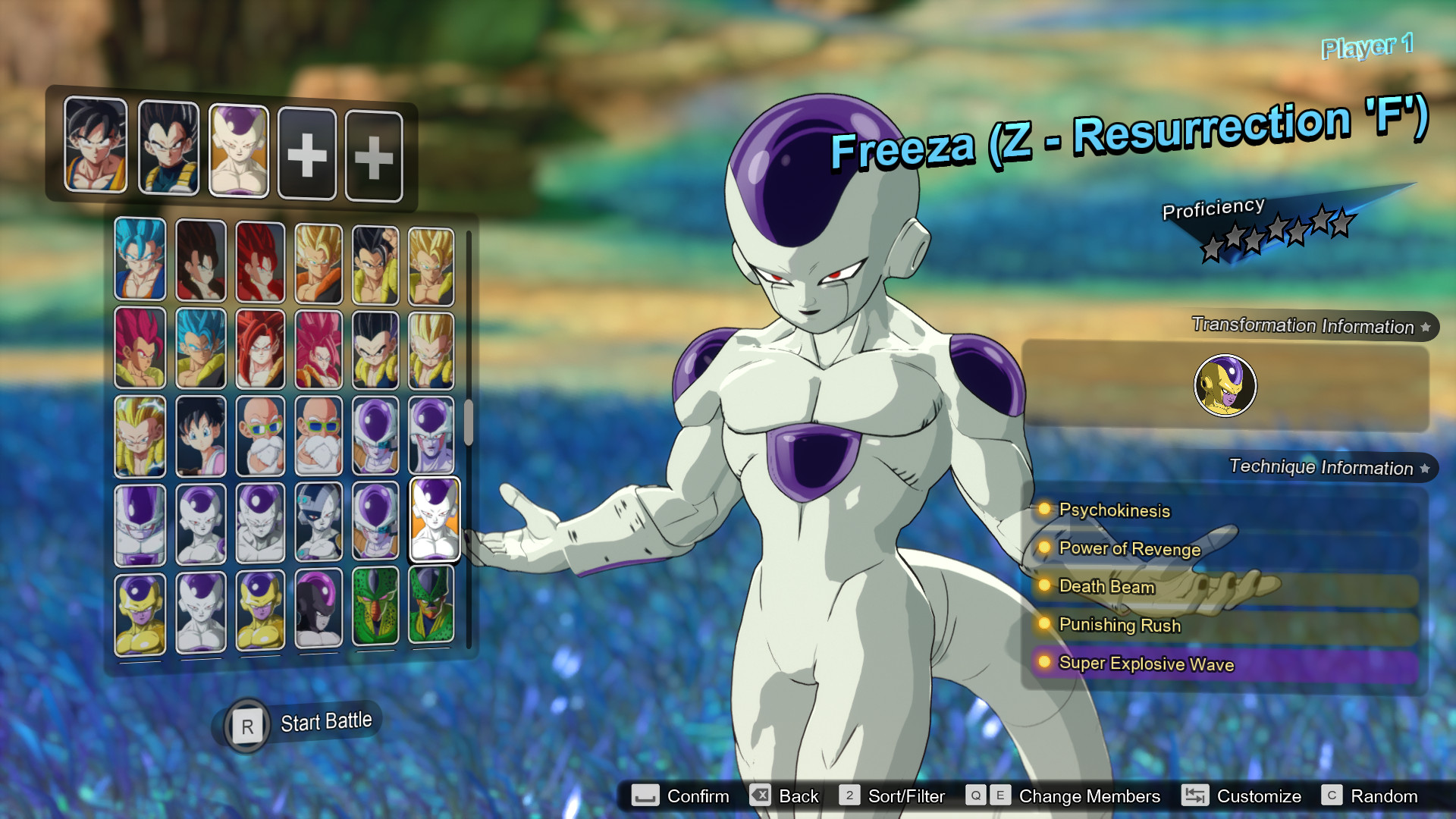
Task: Select the Vegito Blue character portrait
Action: tap(140, 258)
